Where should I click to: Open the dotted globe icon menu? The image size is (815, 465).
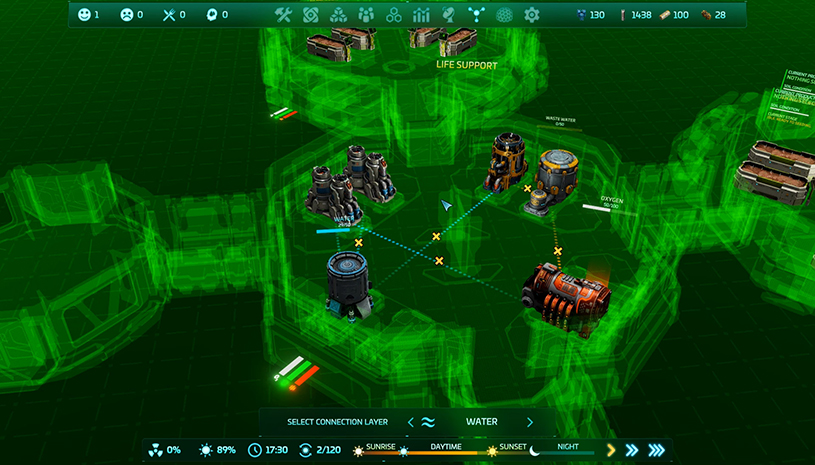(504, 15)
